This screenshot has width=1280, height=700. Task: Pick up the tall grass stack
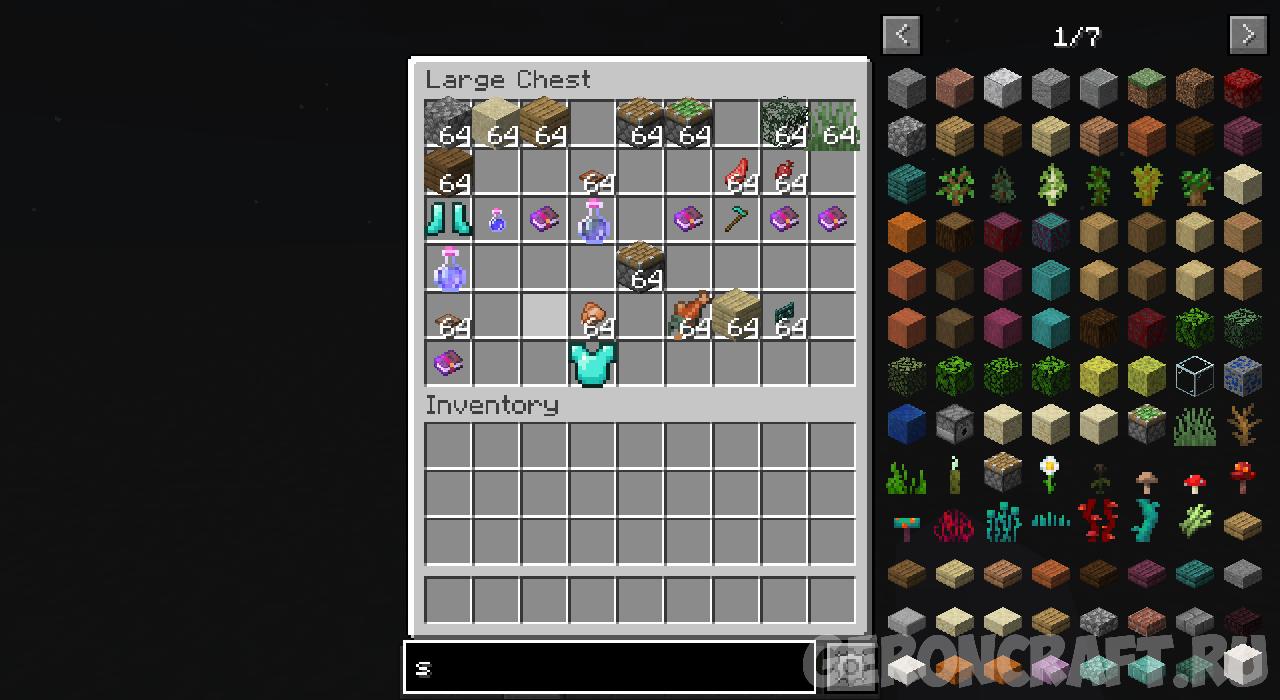click(x=833, y=123)
